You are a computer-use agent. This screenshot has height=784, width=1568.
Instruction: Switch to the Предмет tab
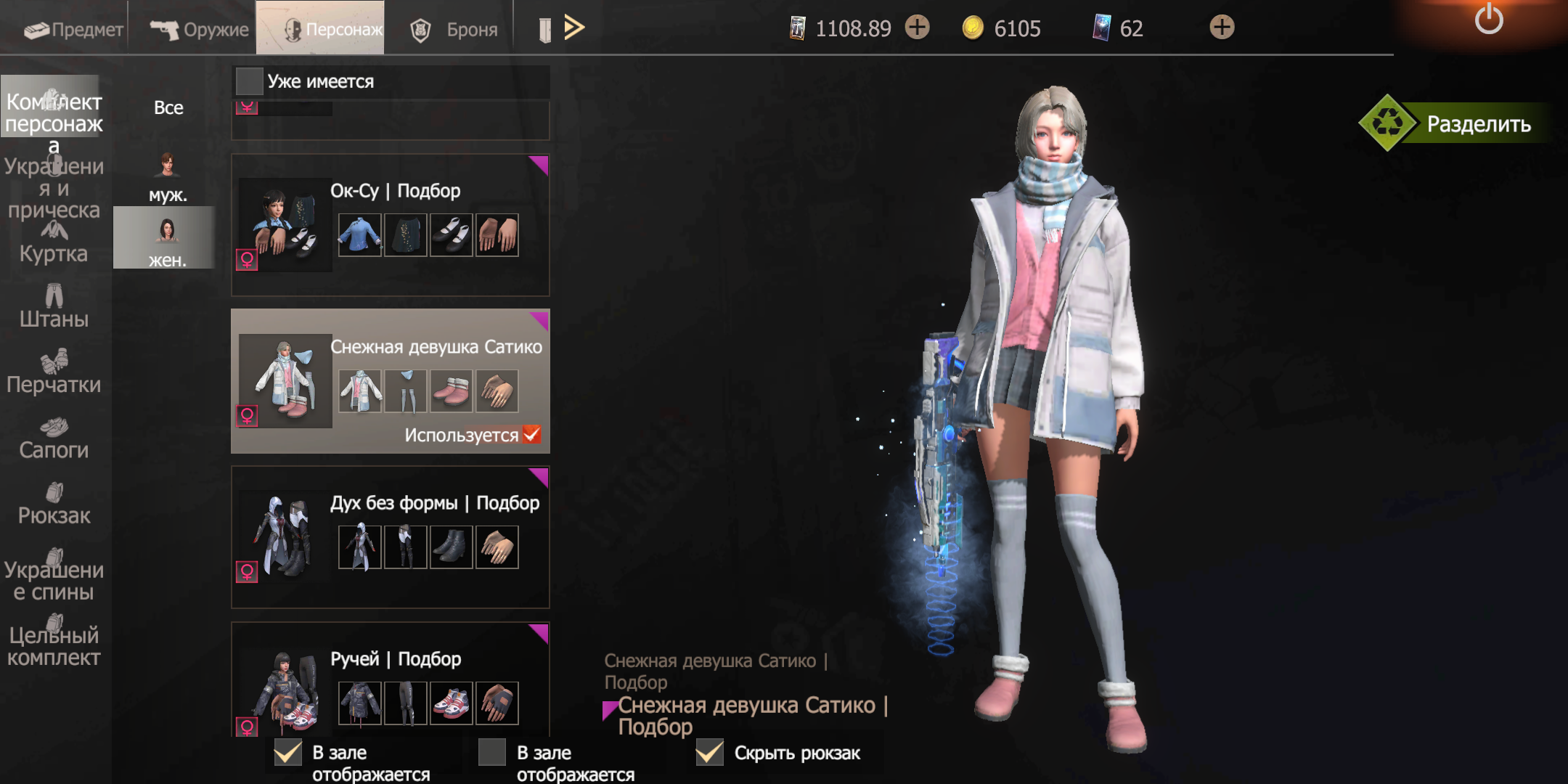(x=73, y=29)
